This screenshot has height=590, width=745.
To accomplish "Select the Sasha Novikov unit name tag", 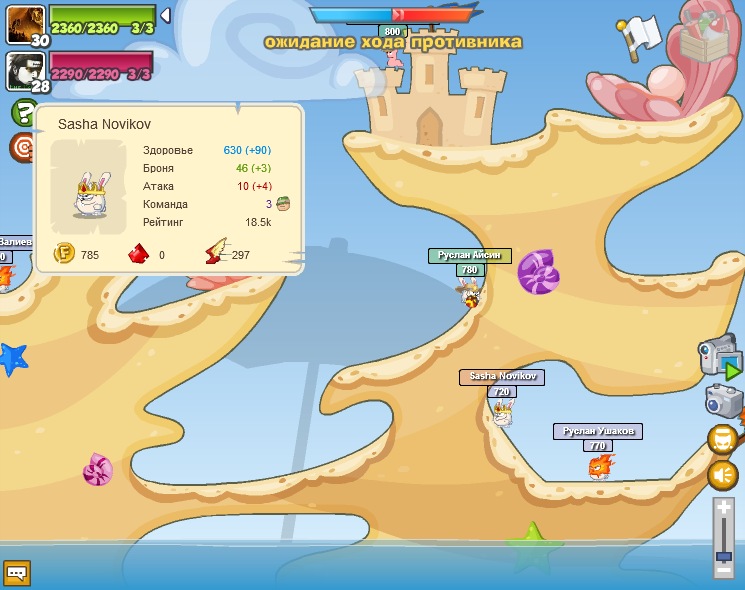I will coord(503,377).
